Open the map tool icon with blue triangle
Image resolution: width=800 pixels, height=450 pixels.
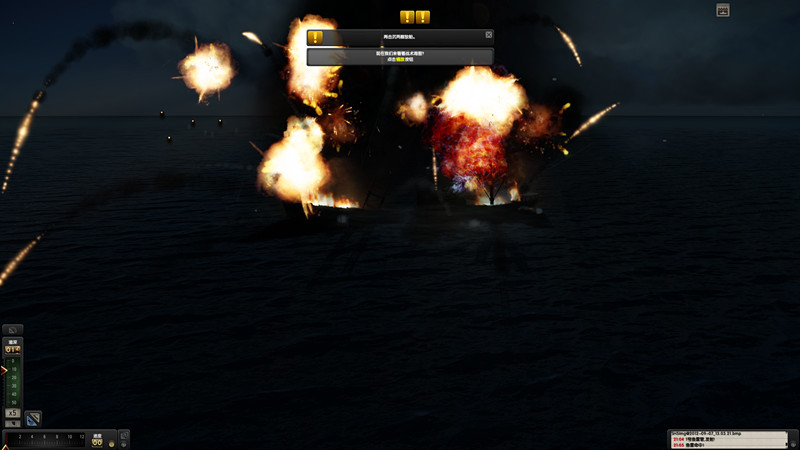coord(33,418)
